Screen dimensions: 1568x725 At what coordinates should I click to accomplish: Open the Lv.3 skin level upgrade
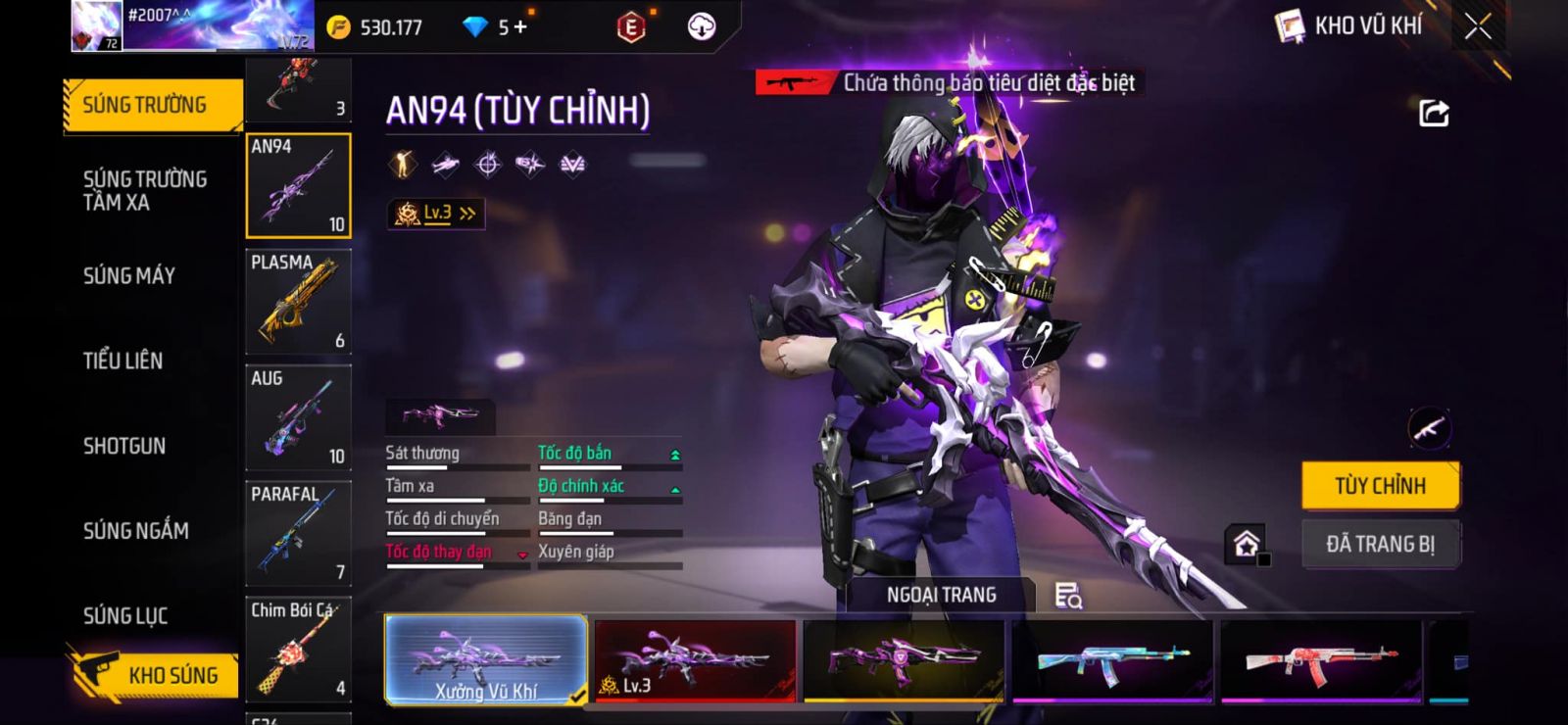pyautogui.click(x=436, y=213)
